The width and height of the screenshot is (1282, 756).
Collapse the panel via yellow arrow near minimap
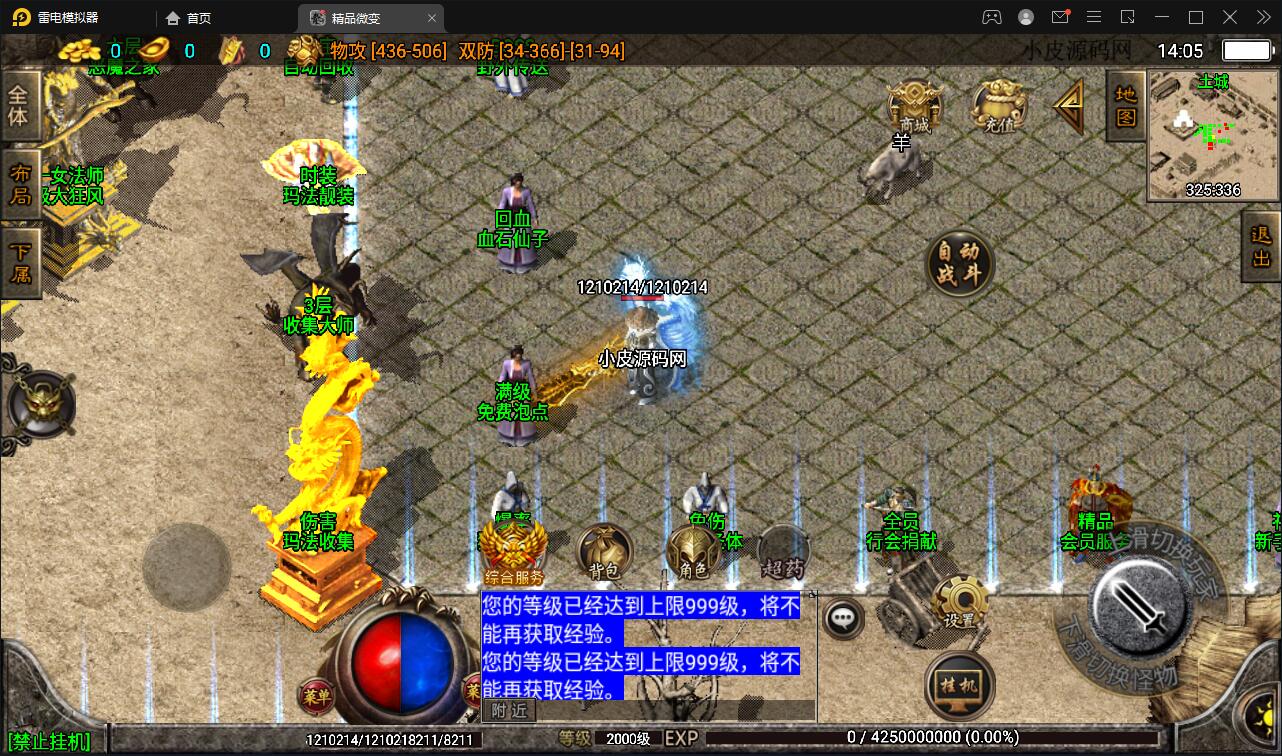(x=1068, y=105)
